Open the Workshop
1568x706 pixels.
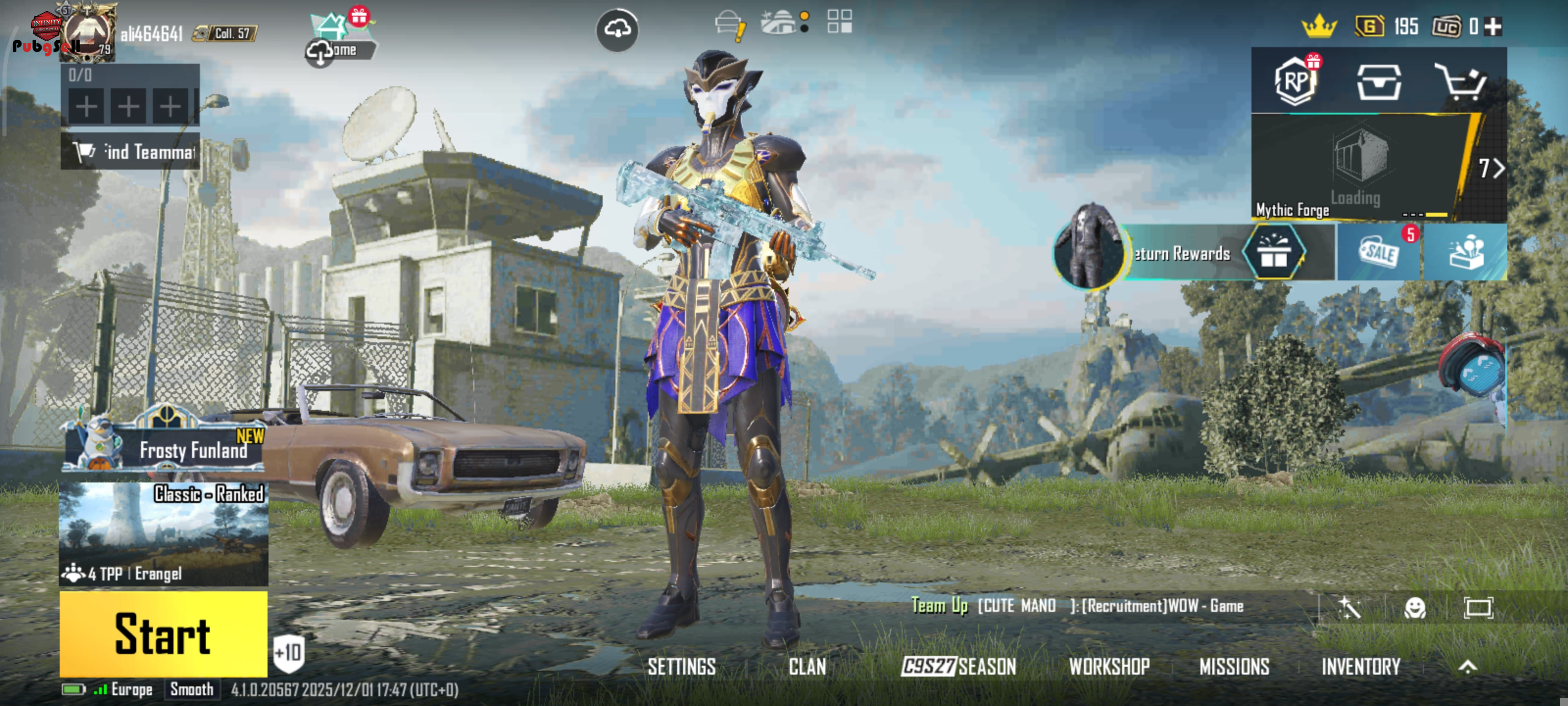pyautogui.click(x=1109, y=666)
